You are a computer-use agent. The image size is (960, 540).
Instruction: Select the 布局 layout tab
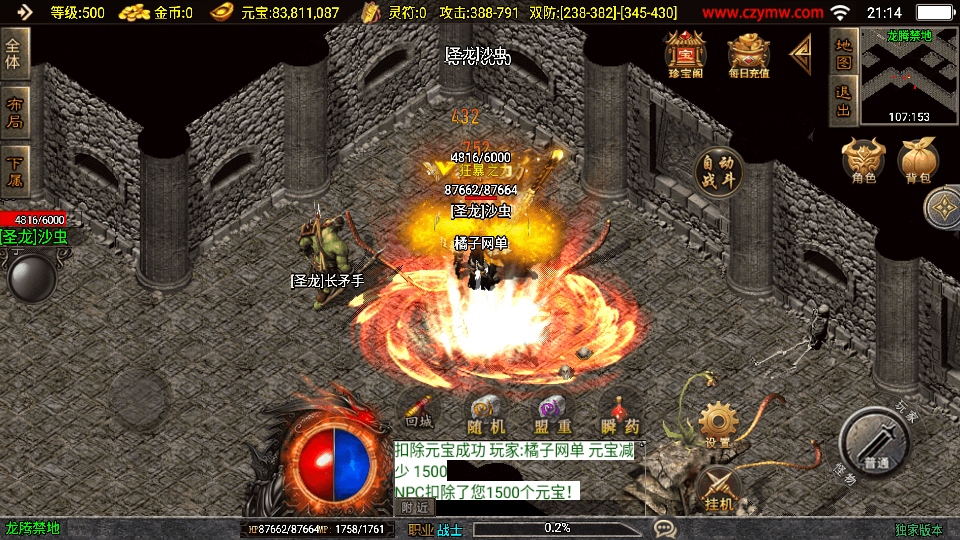15,112
